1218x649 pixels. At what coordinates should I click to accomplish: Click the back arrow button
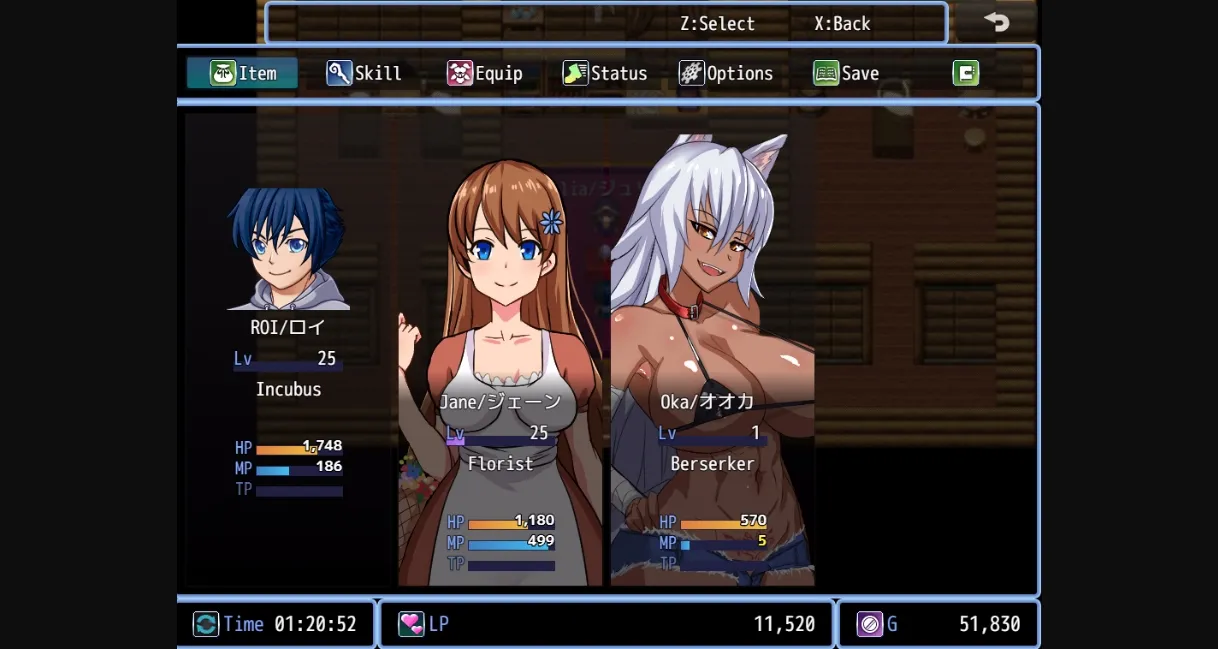click(996, 22)
